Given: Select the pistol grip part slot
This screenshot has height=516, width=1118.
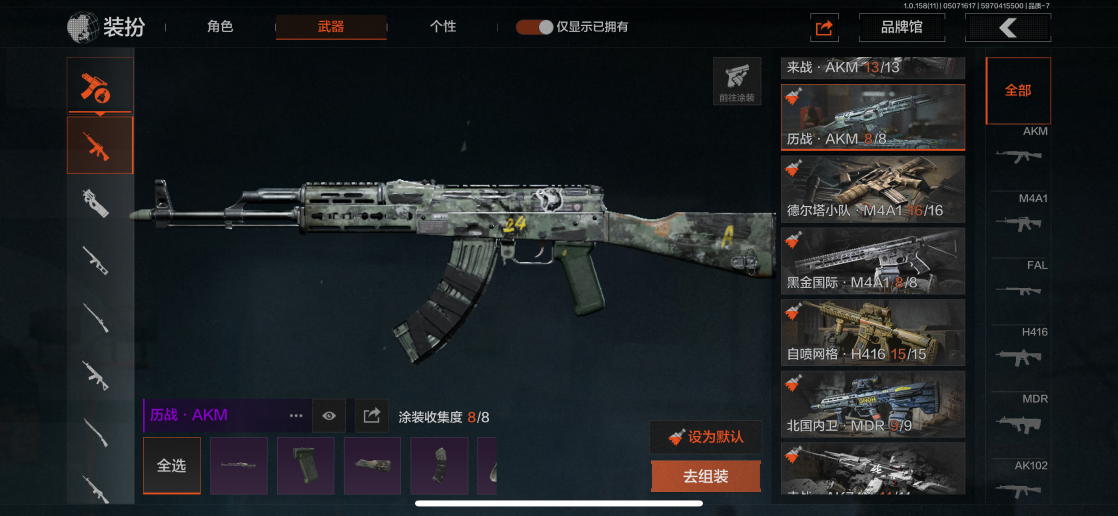Looking at the screenshot, I should pos(306,466).
